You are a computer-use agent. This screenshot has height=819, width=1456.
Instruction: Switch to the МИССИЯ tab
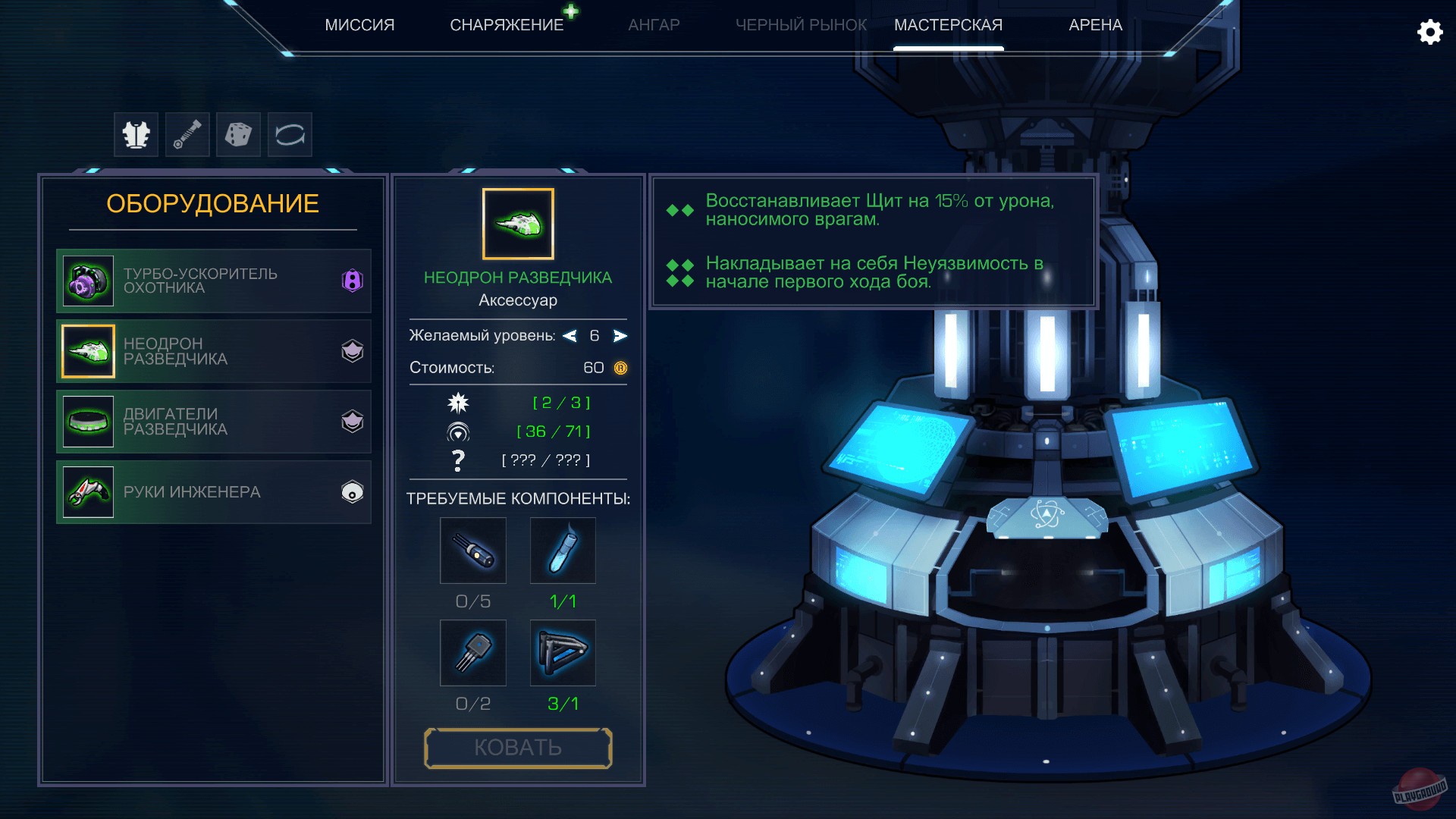pos(360,24)
